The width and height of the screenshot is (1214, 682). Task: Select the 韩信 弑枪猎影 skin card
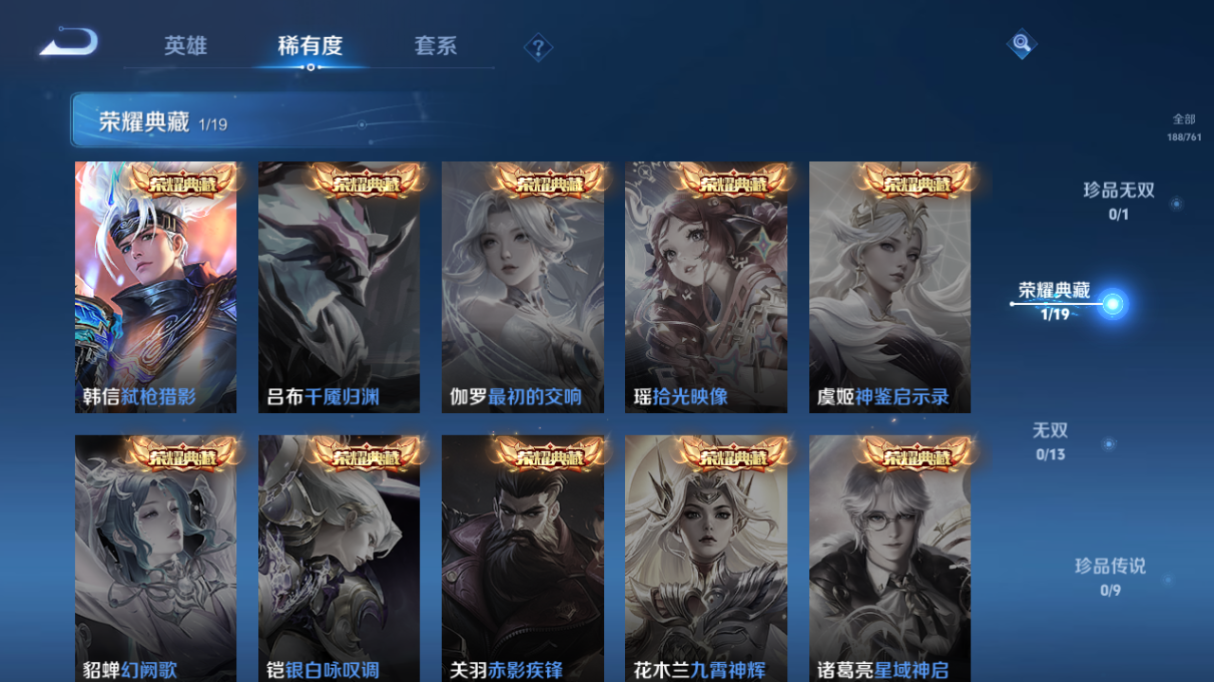(156, 287)
